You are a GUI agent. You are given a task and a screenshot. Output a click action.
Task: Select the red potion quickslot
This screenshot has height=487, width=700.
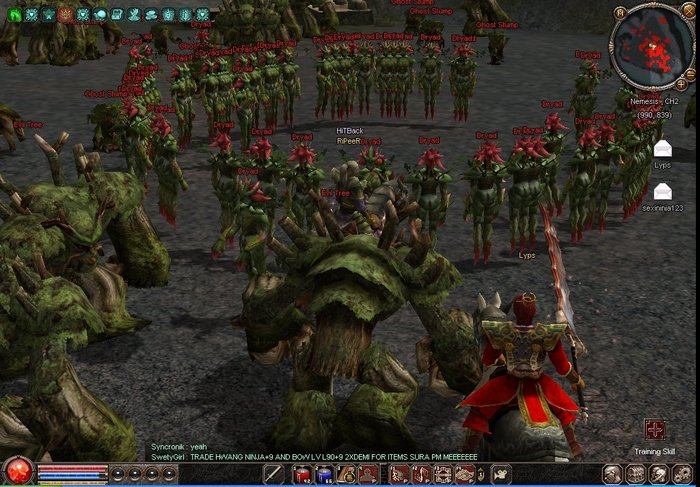click(301, 474)
